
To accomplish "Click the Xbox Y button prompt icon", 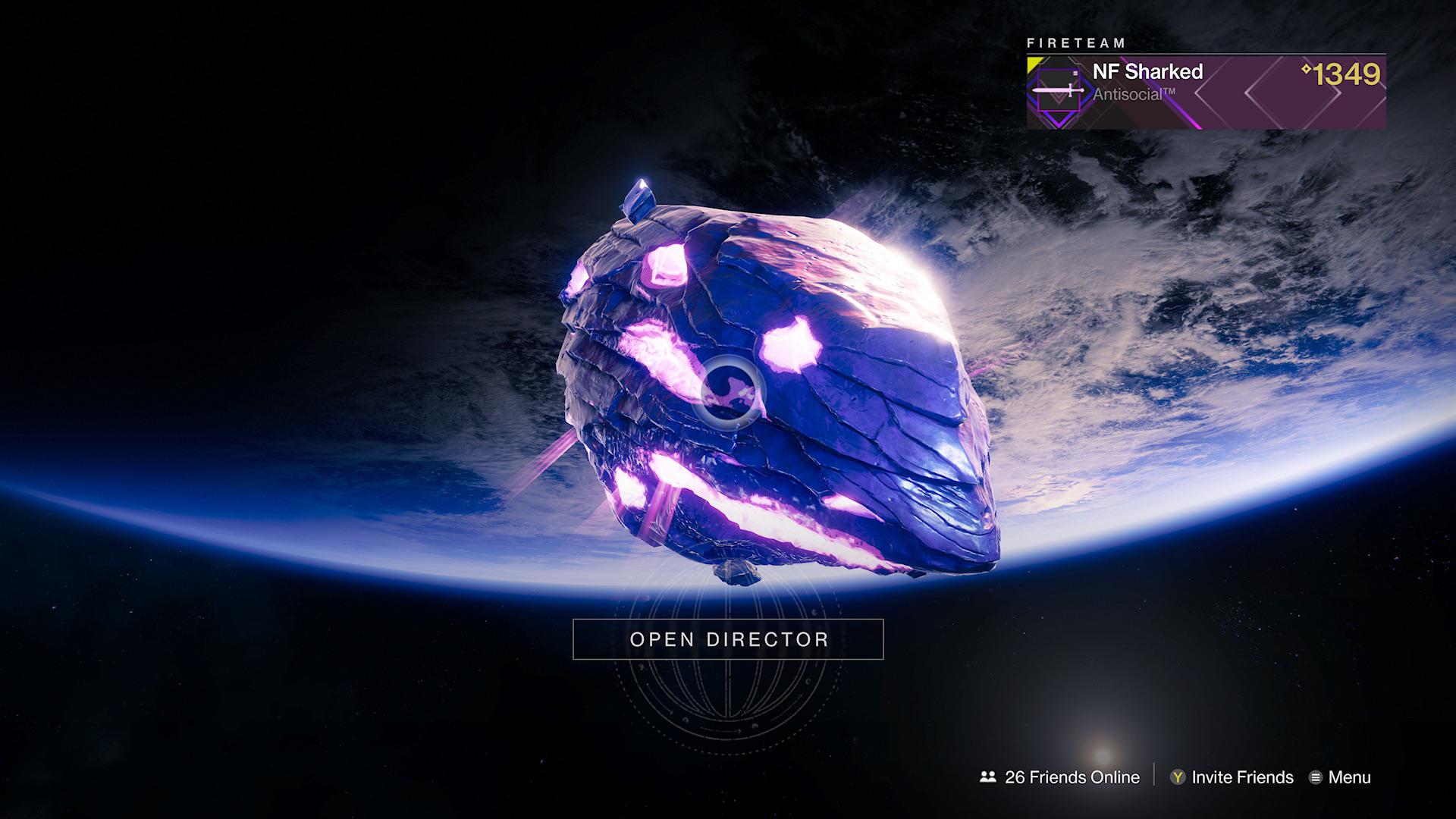I will (1177, 777).
